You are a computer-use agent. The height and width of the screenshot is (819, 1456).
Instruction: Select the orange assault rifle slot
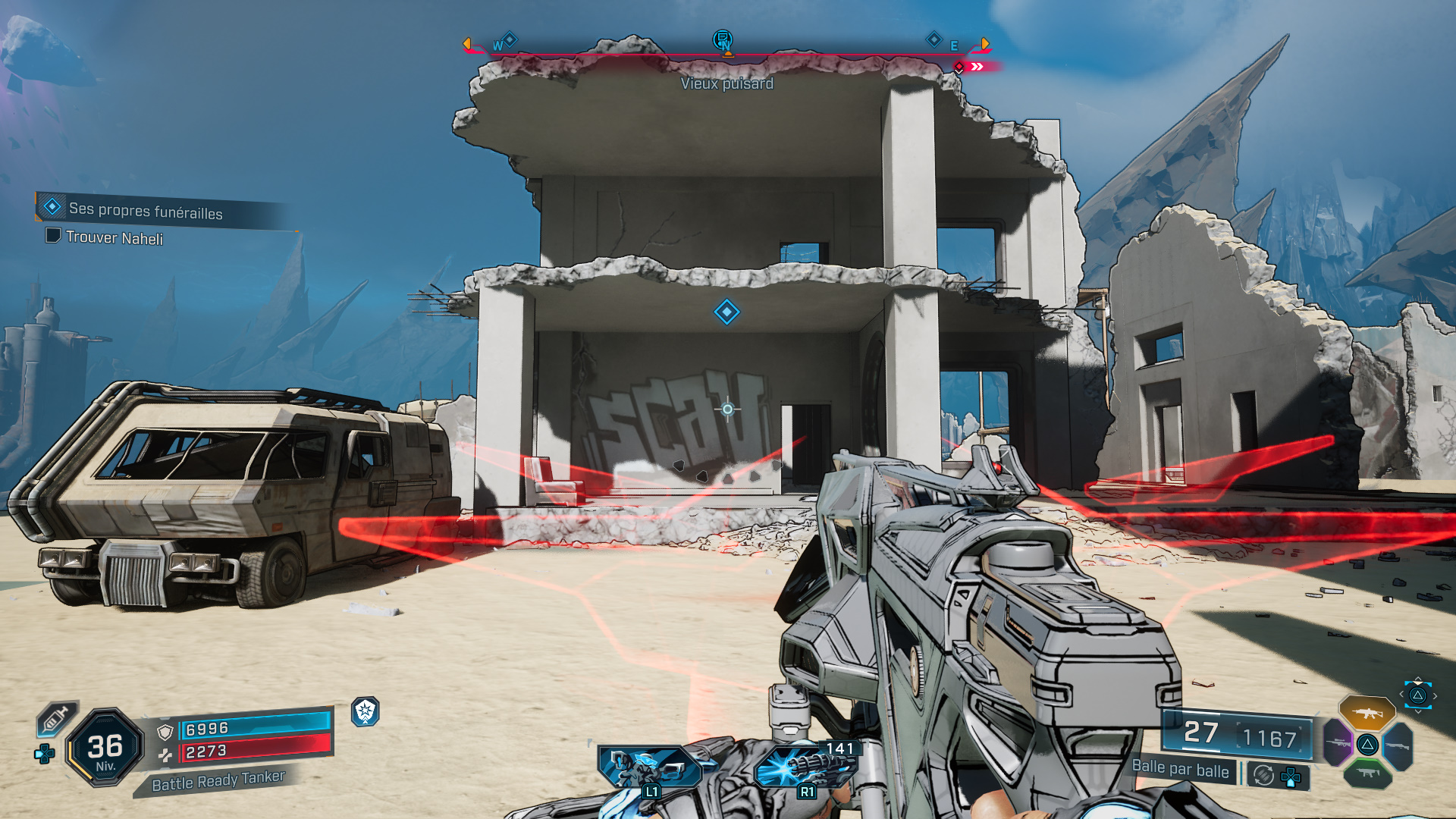(x=1367, y=714)
